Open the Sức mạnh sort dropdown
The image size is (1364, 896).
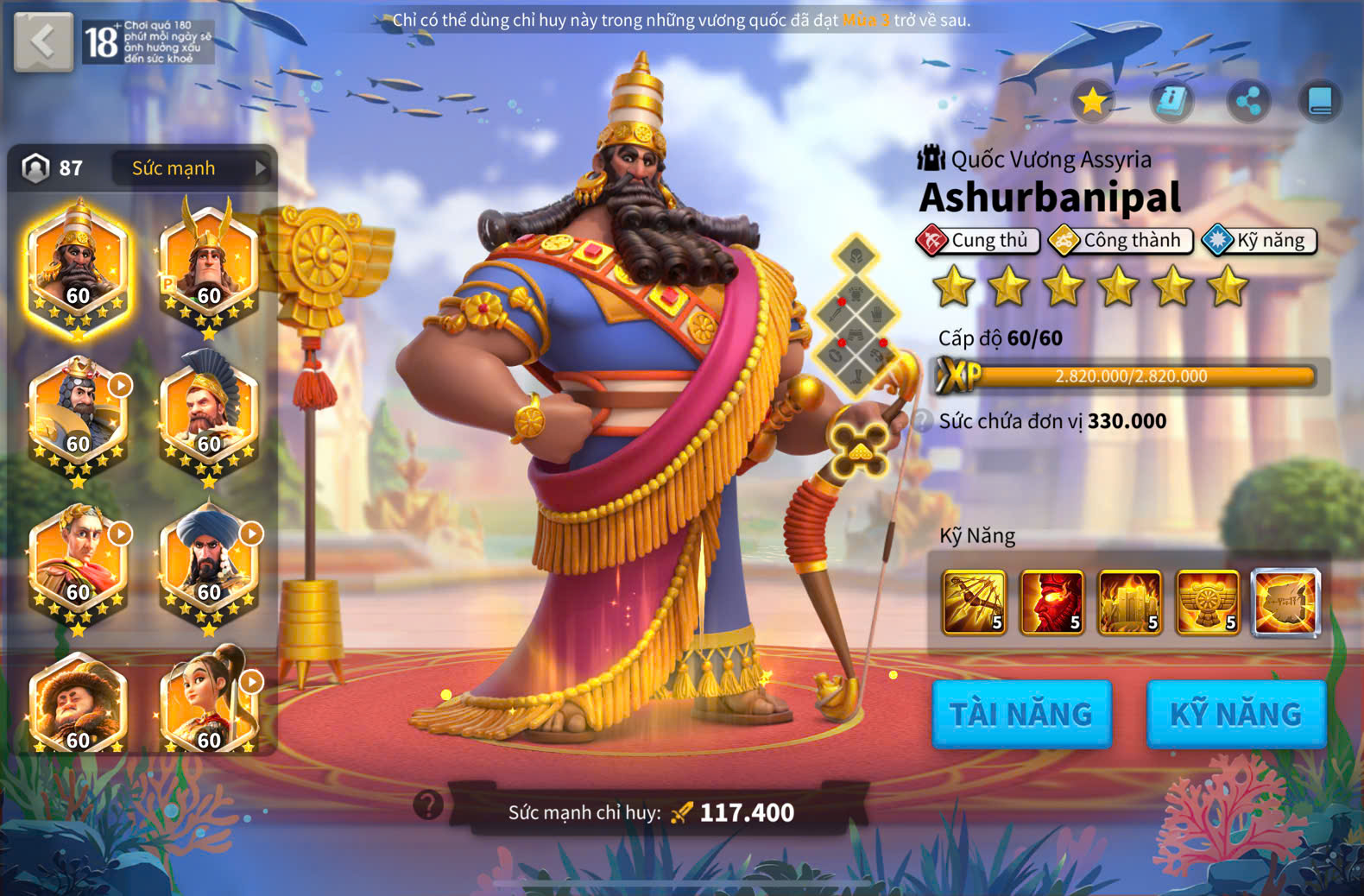point(192,168)
